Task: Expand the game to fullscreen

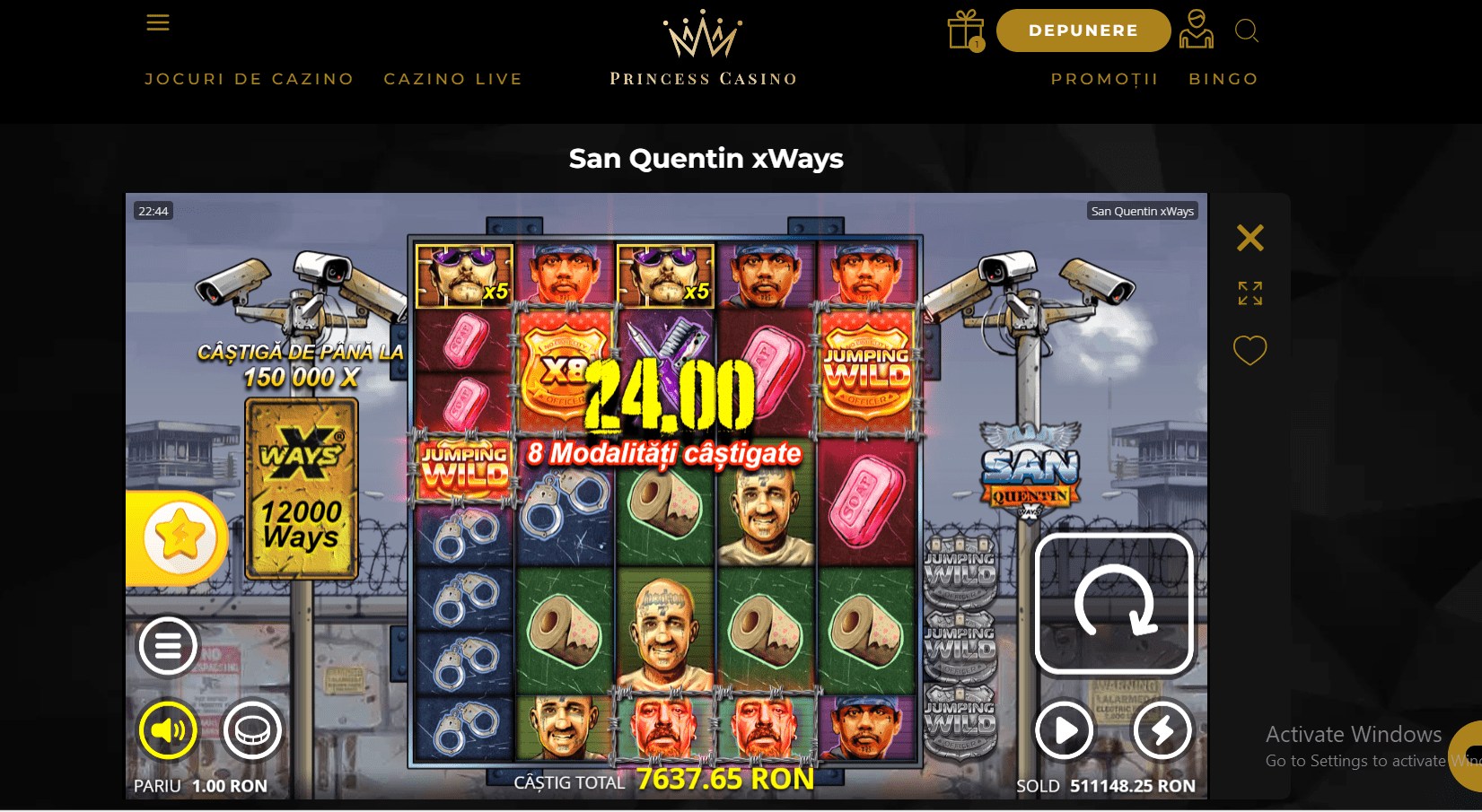Action: click(1250, 293)
